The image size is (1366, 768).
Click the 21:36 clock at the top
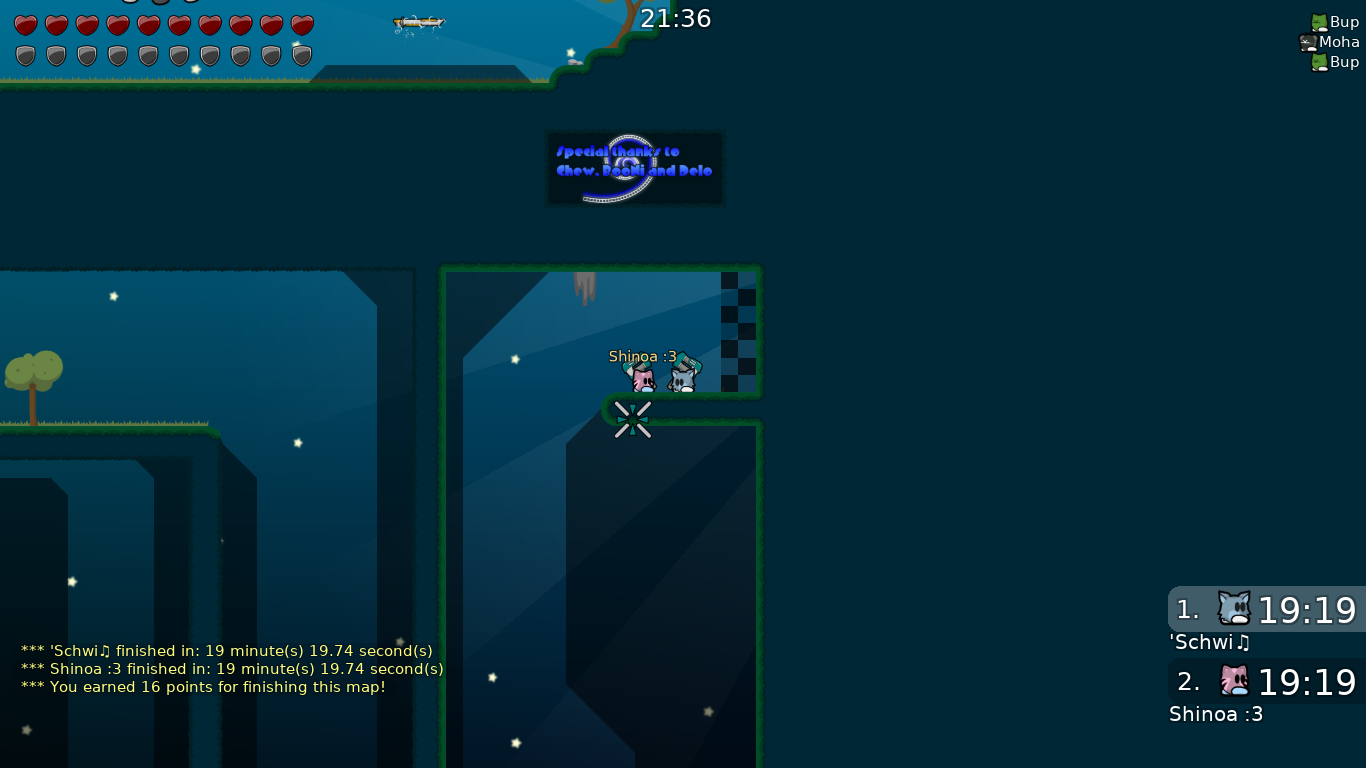pos(676,18)
